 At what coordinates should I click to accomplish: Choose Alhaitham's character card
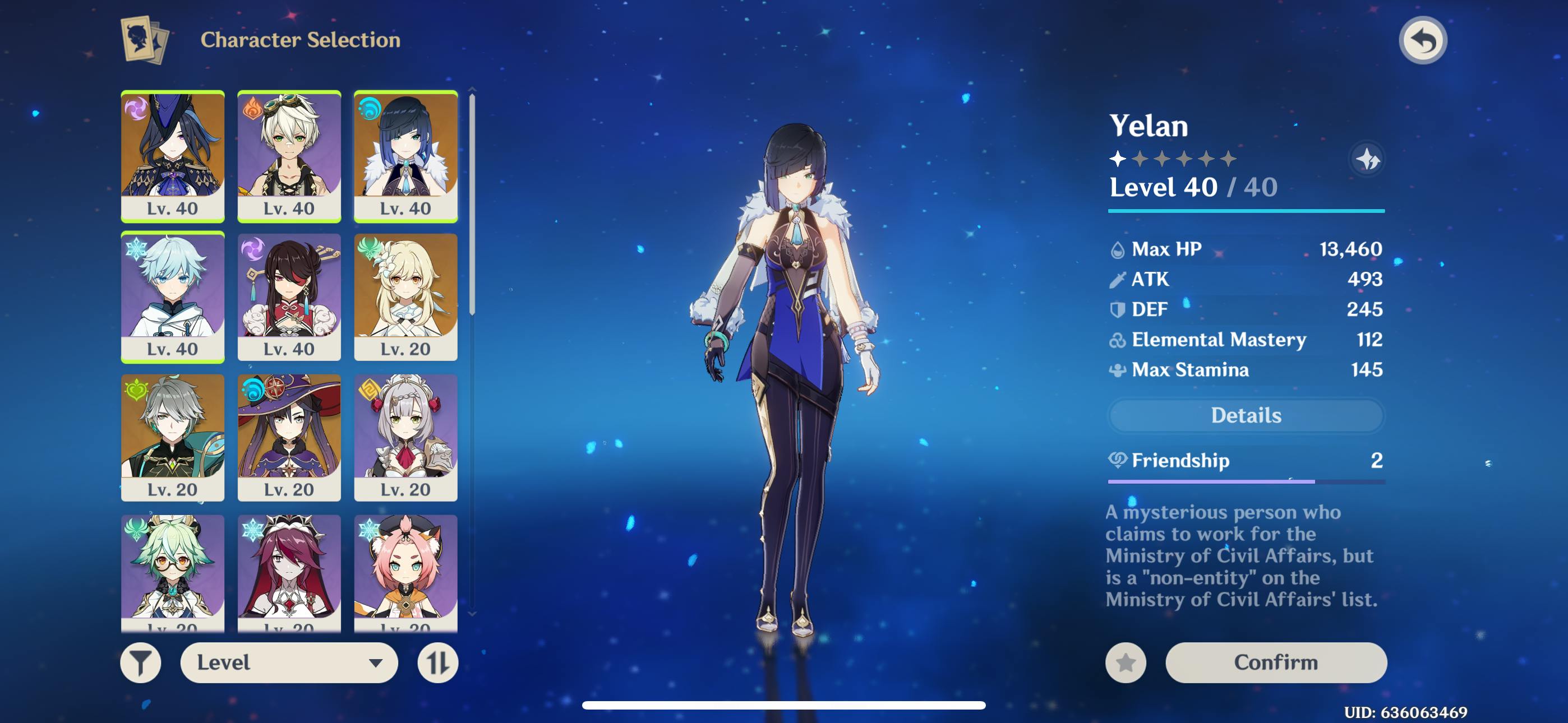(x=173, y=437)
